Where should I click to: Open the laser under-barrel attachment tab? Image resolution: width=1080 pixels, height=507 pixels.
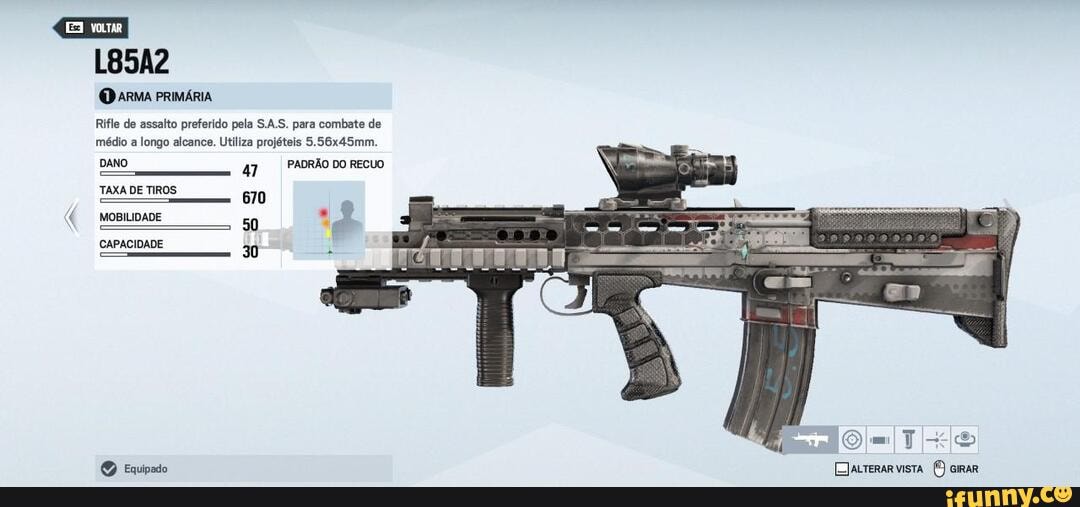[936, 440]
